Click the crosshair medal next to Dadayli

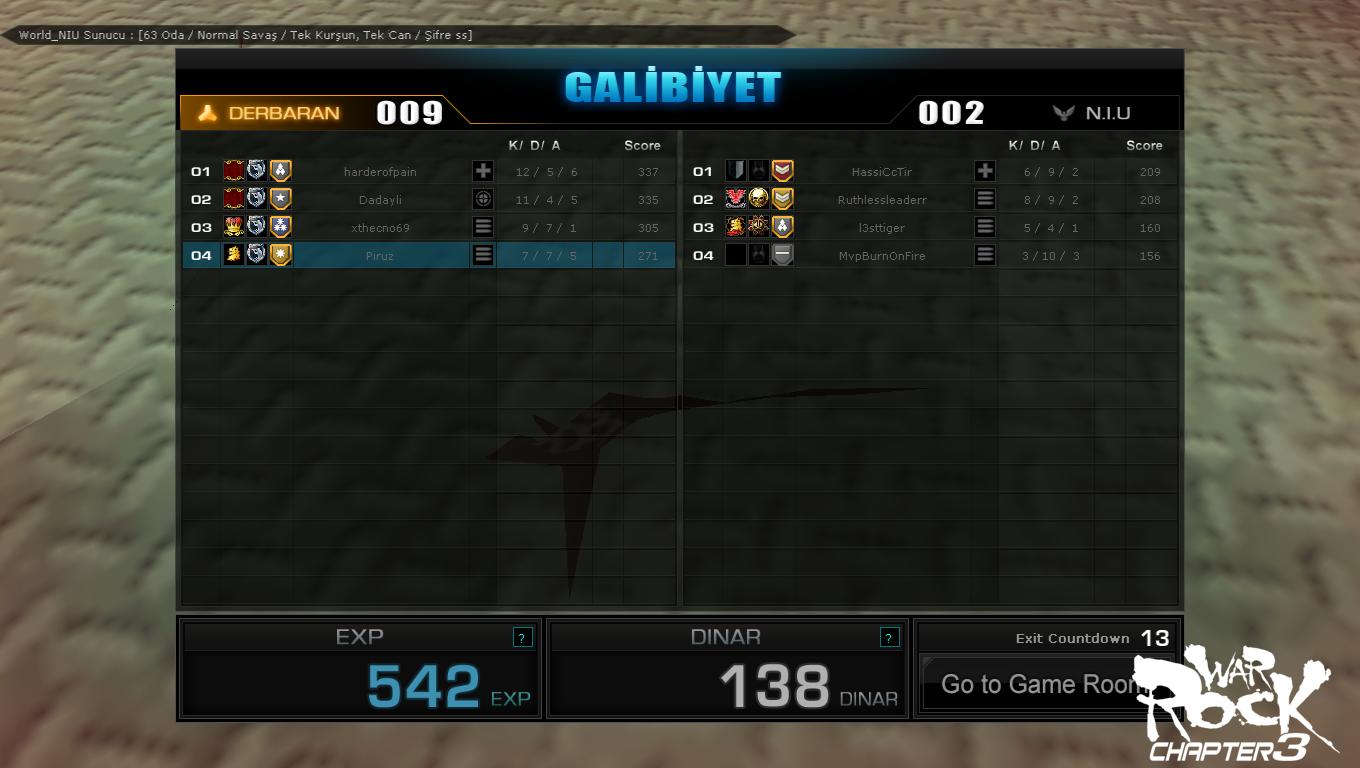[483, 199]
